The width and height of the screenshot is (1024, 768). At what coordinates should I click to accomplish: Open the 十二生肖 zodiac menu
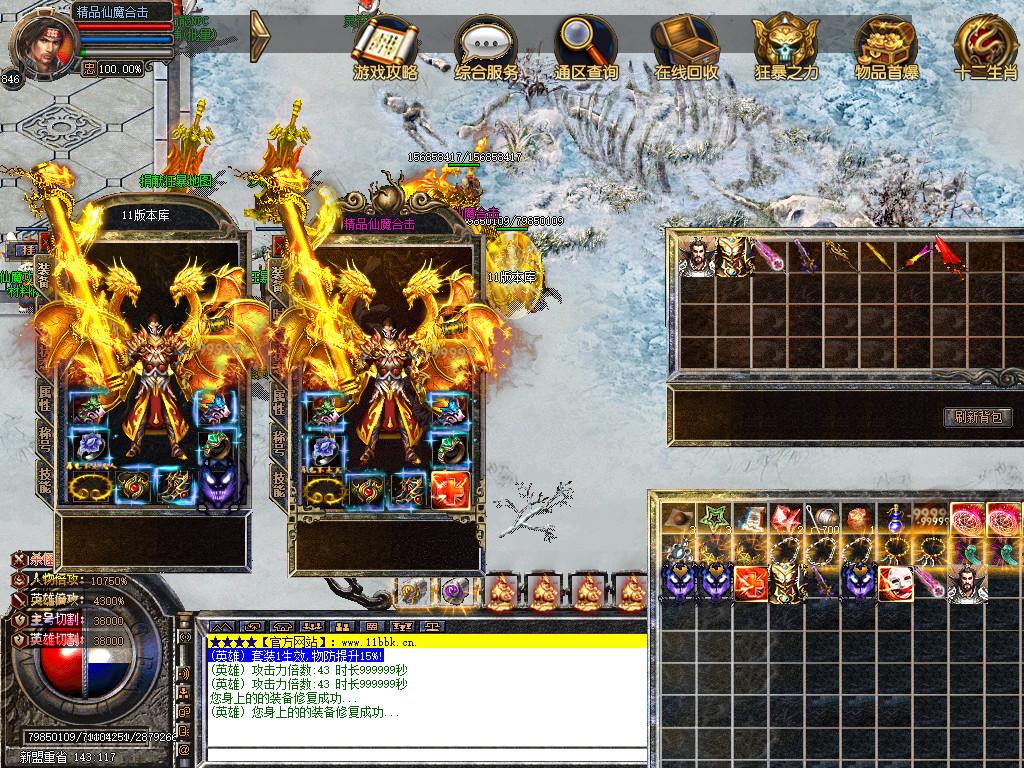(x=985, y=45)
